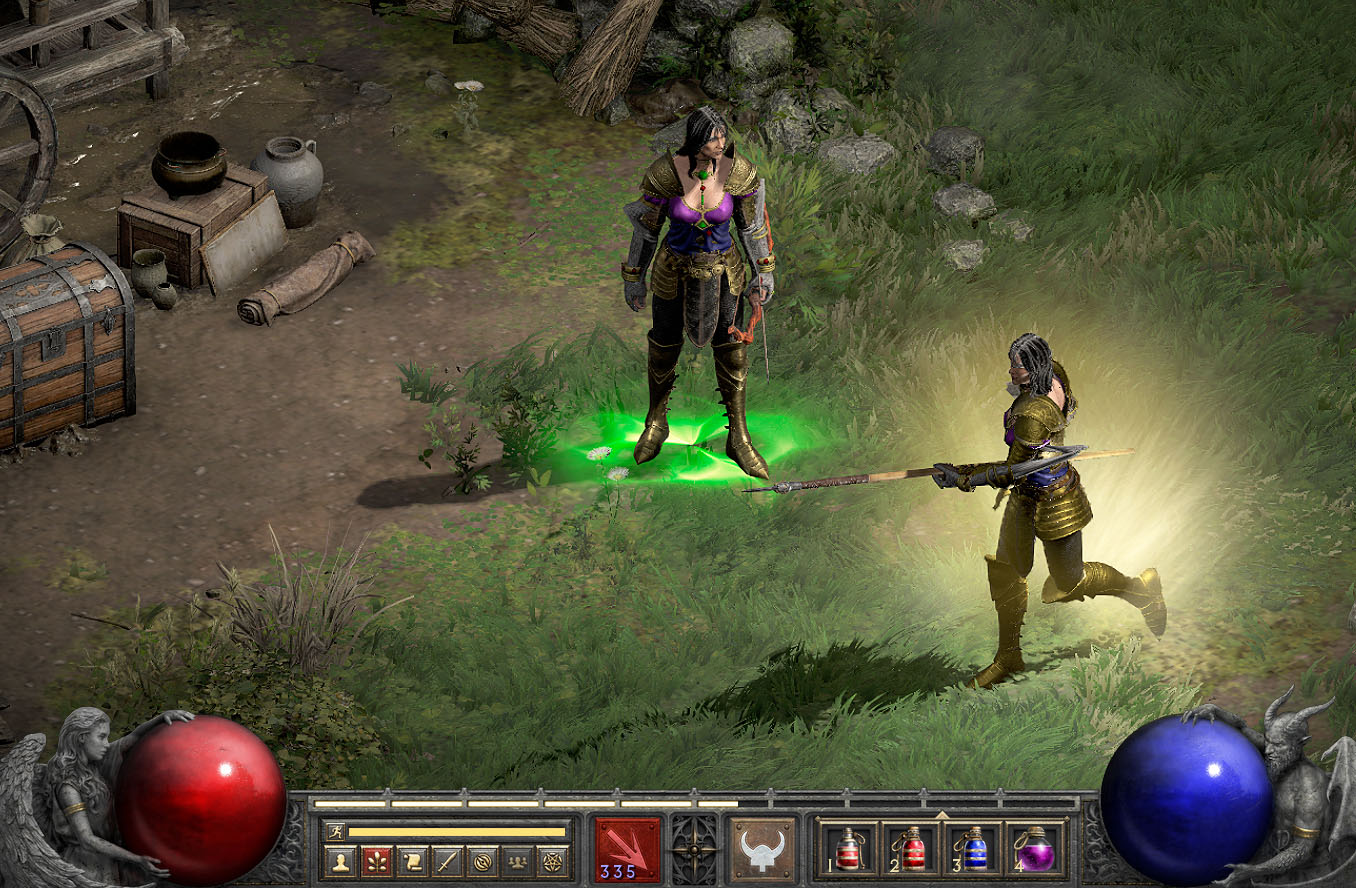Open the pentagram game menu button
The height and width of the screenshot is (888, 1356).
coord(553,860)
